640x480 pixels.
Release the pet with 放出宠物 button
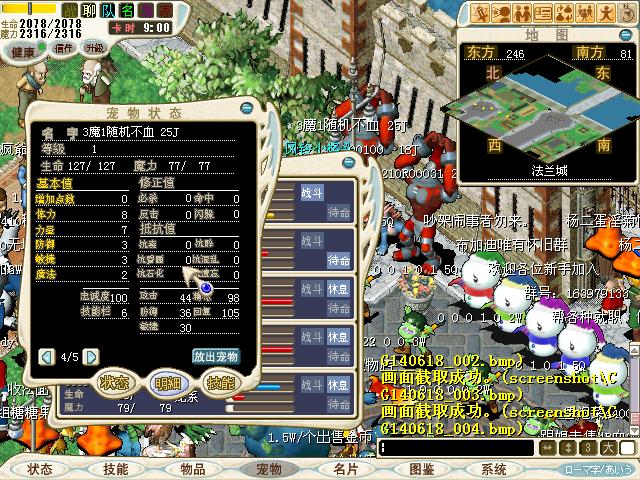(215, 356)
